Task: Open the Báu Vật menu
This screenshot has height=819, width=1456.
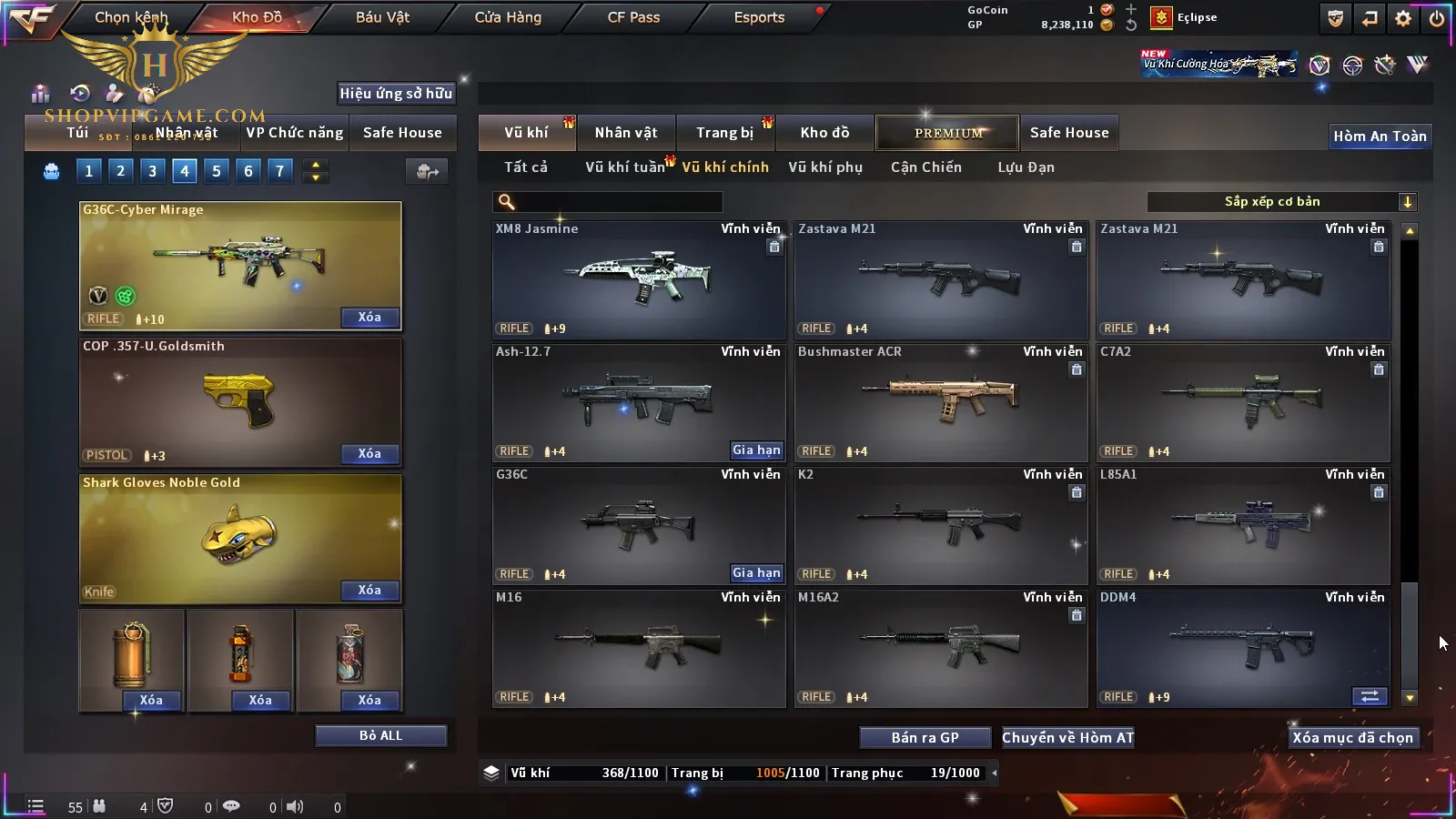Action: 382,17
